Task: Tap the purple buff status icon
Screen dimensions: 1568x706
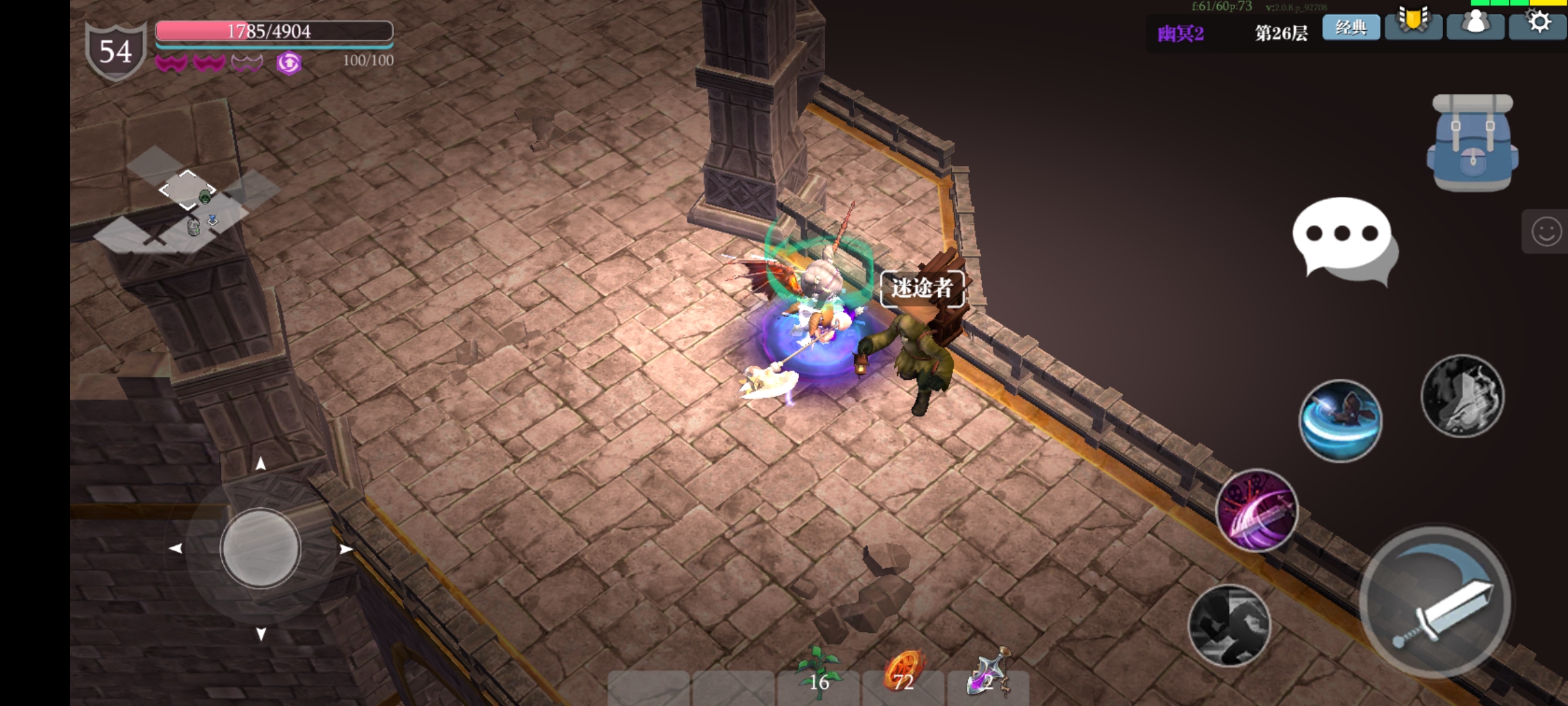Action: 289,63
